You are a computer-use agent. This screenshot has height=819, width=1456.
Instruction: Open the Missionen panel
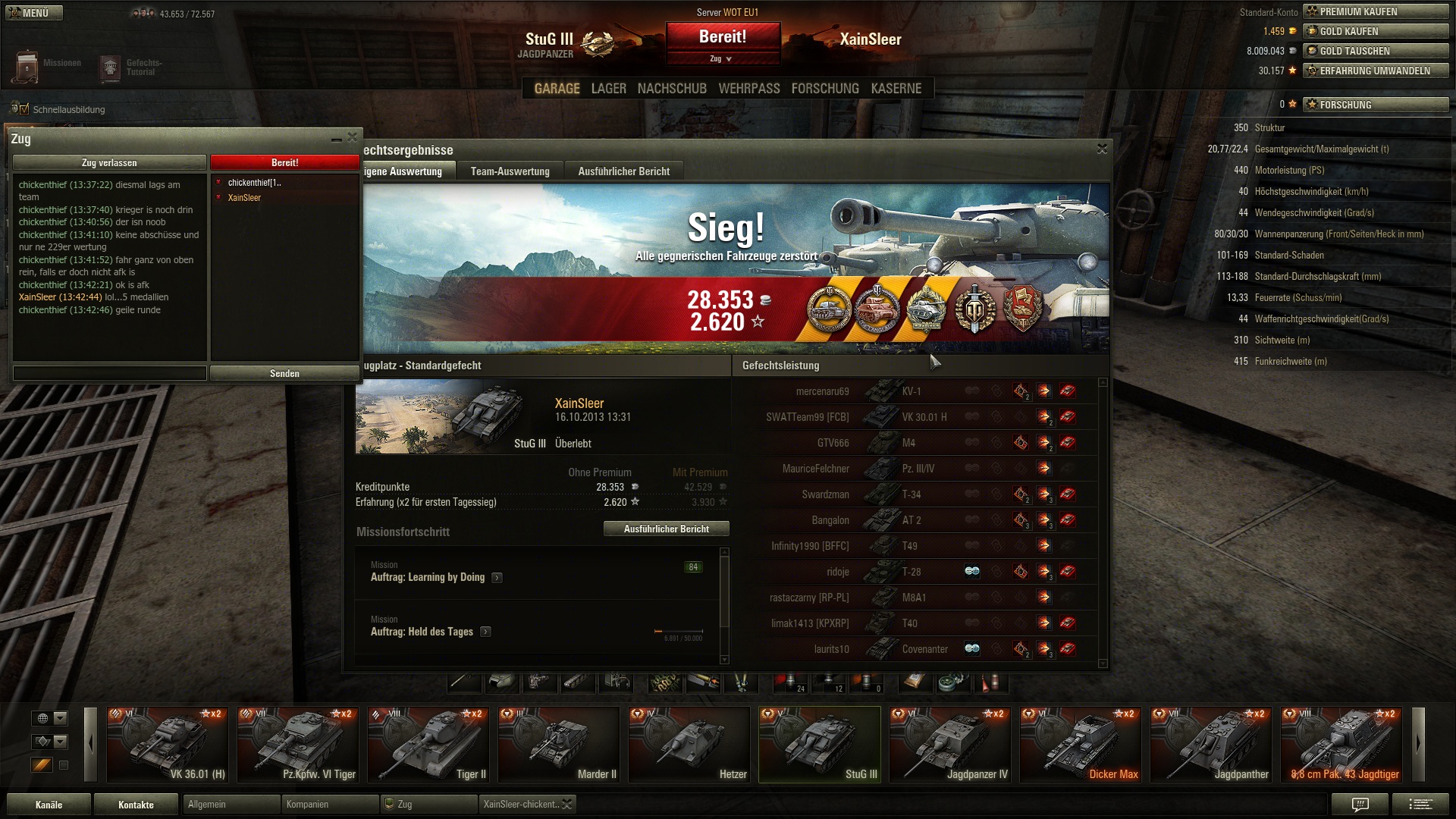[x=45, y=66]
